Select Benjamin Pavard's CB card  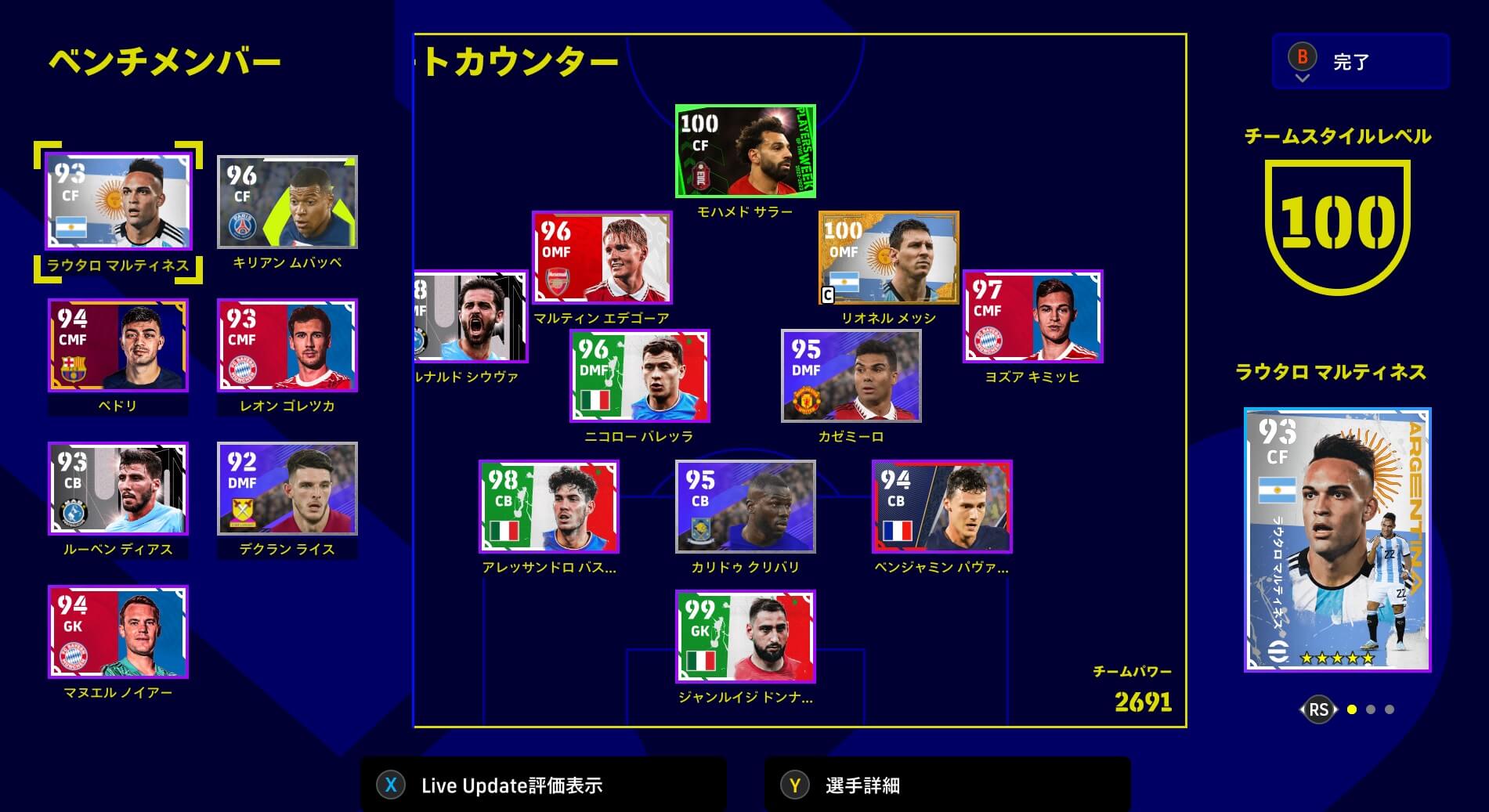click(x=941, y=507)
